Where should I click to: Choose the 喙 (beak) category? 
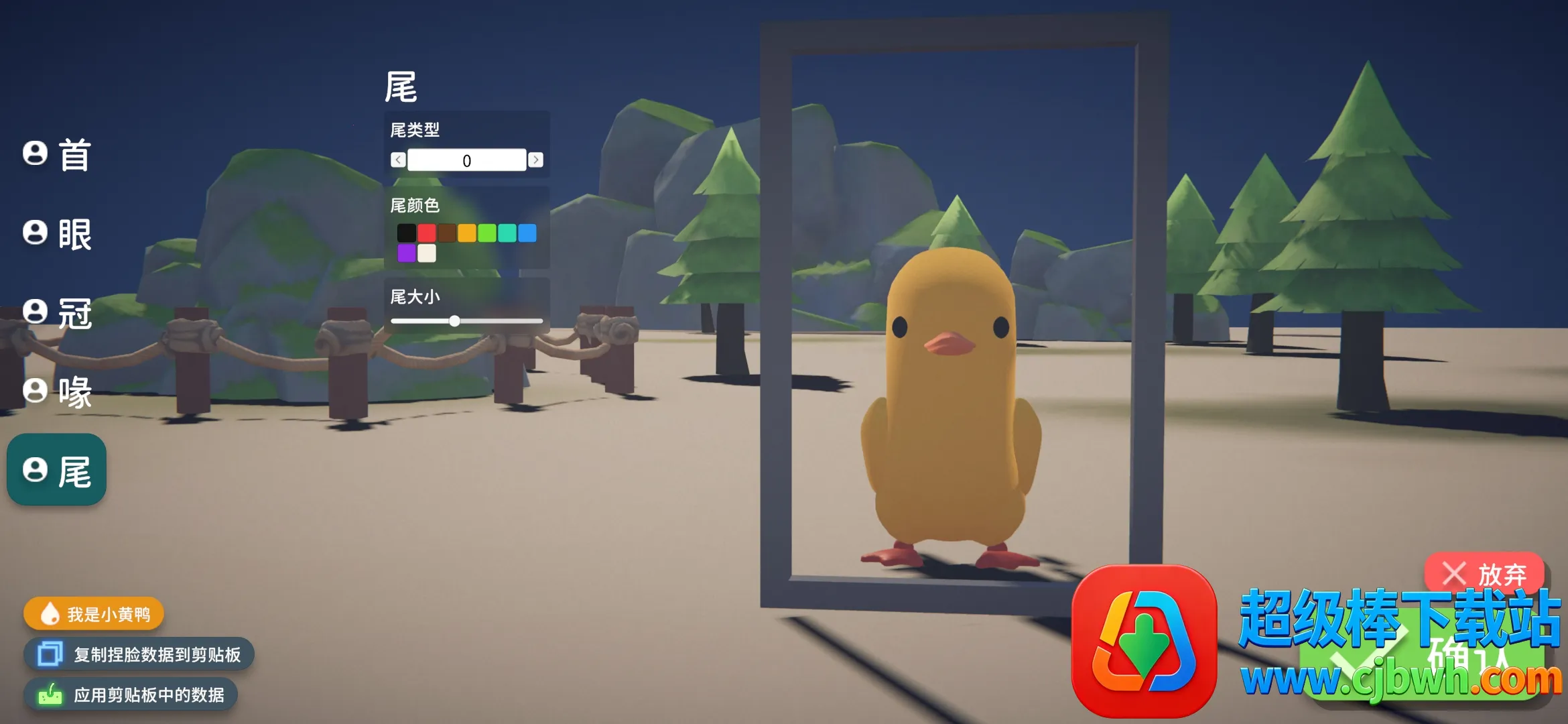tap(58, 391)
